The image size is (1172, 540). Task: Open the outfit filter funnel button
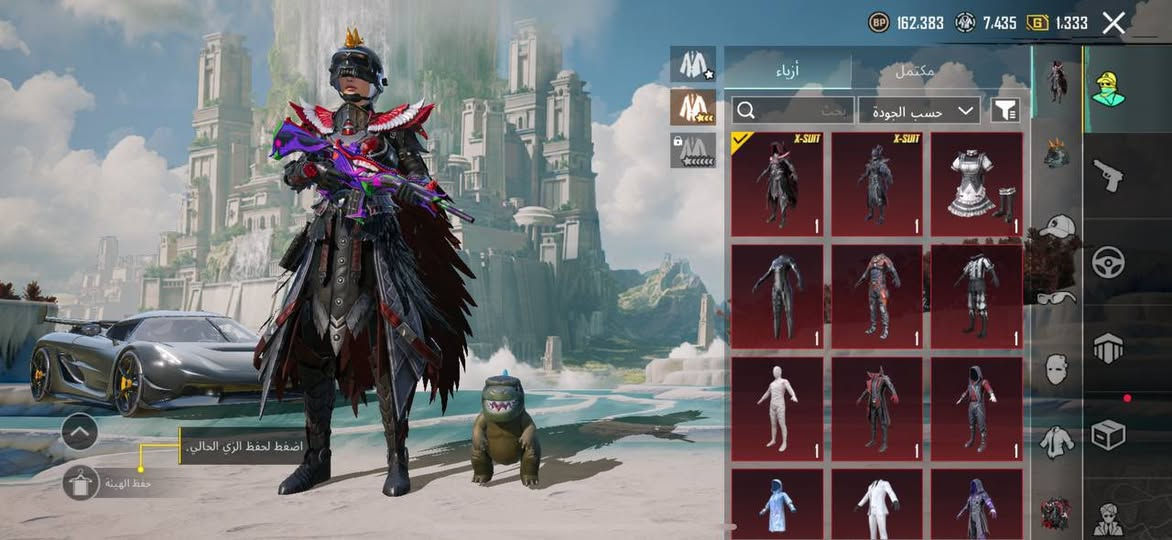coord(1005,110)
